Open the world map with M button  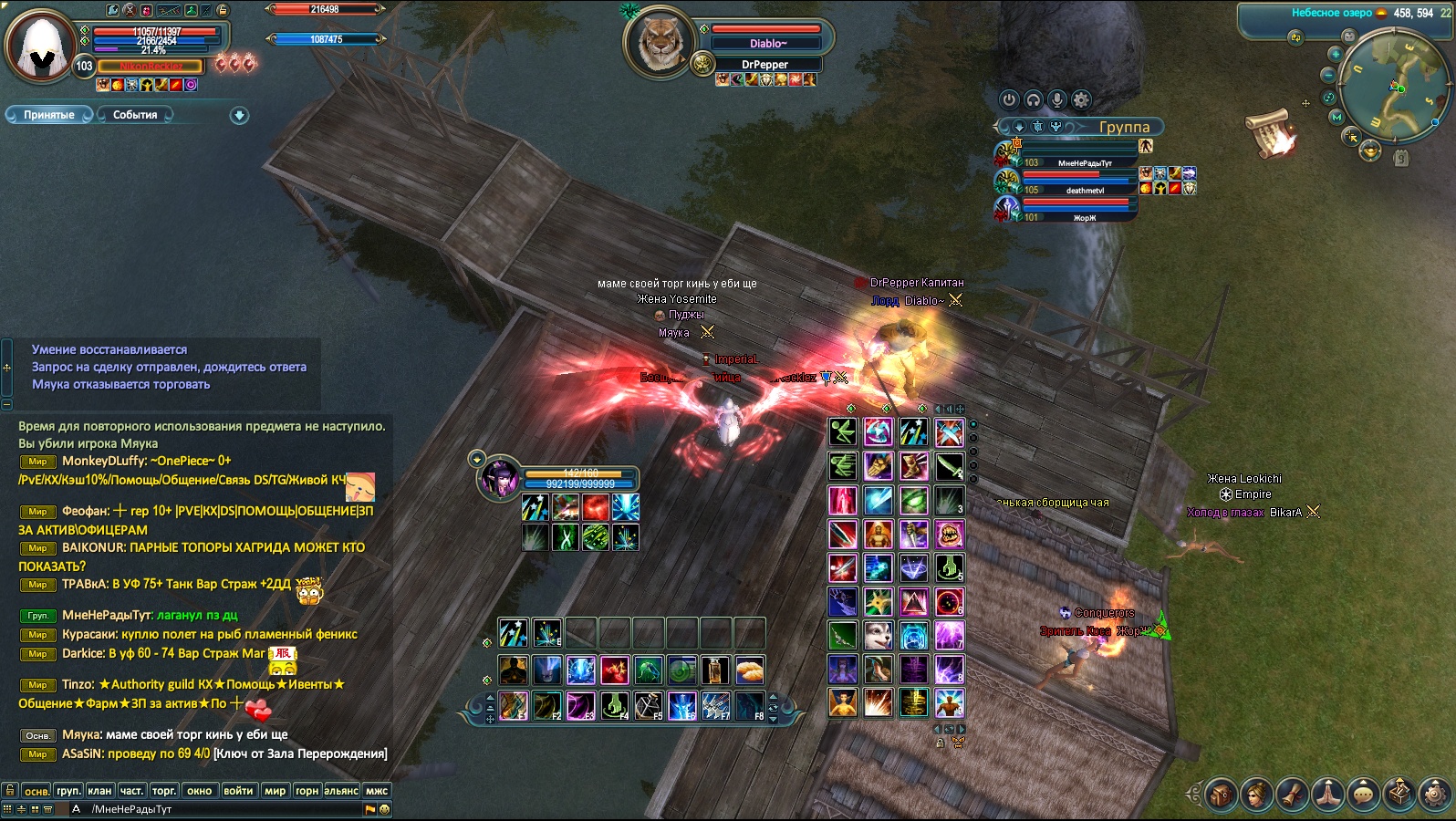[x=1336, y=117]
